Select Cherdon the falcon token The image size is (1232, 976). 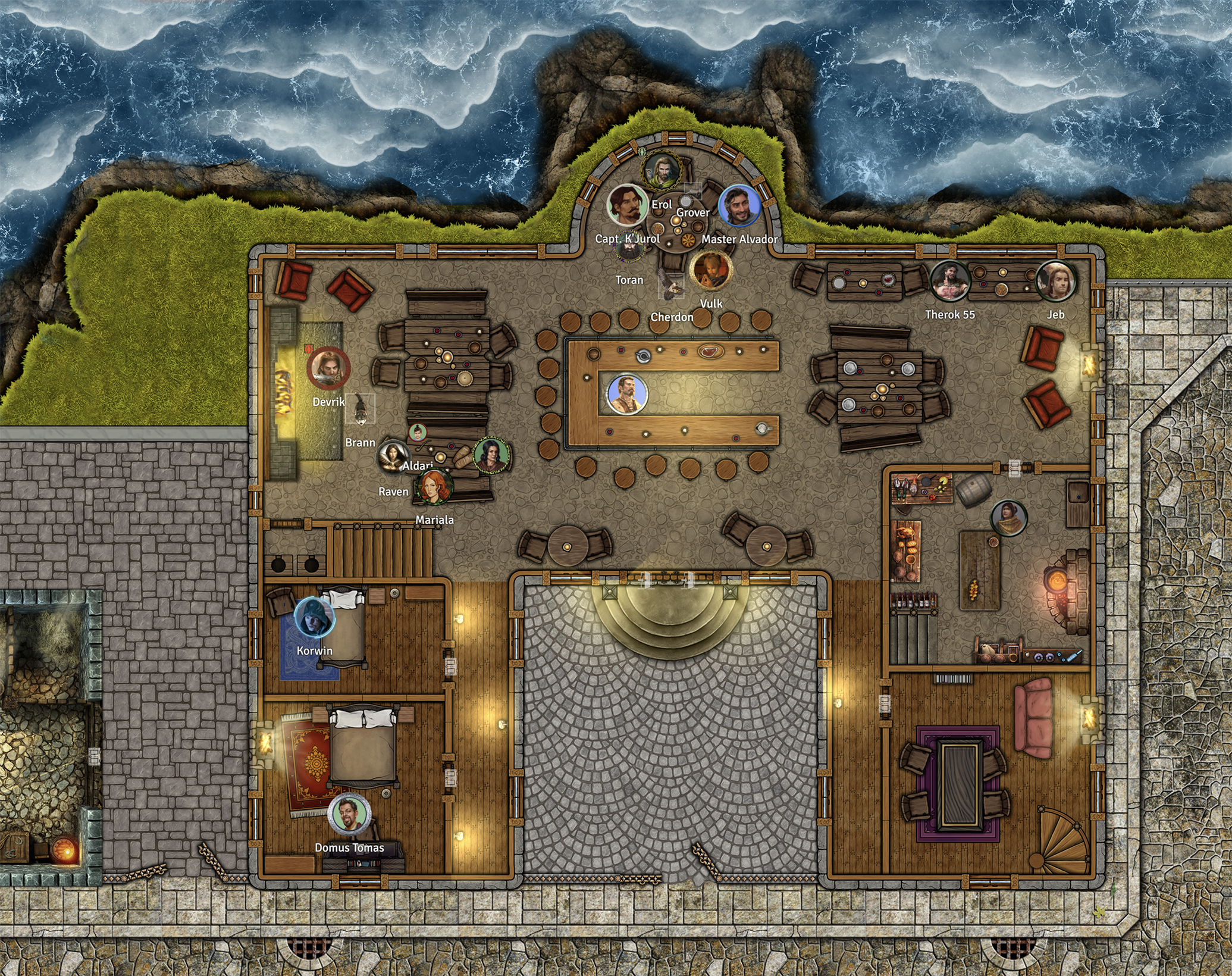672,286
